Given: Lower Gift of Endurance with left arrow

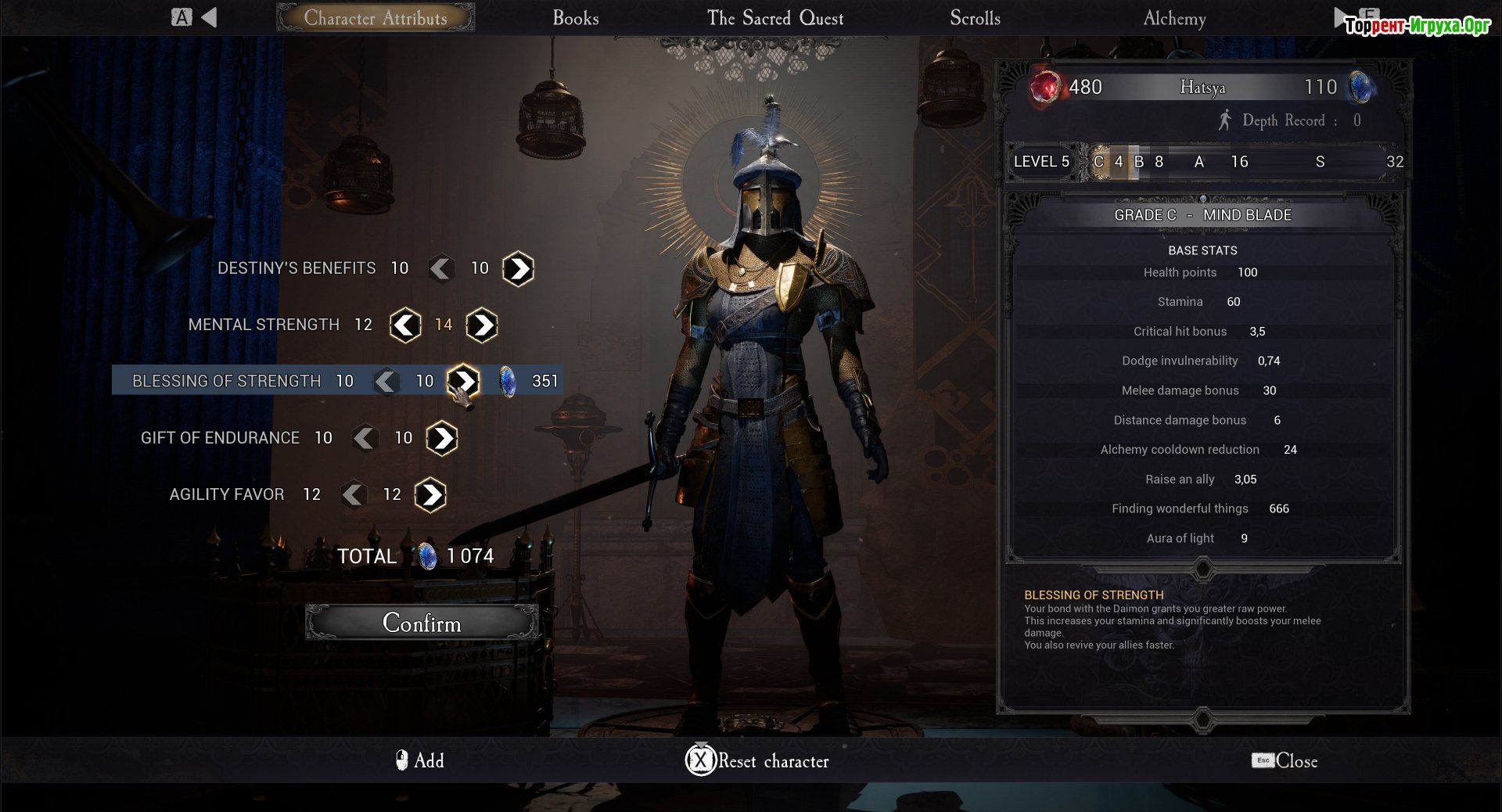Looking at the screenshot, I should (x=365, y=438).
